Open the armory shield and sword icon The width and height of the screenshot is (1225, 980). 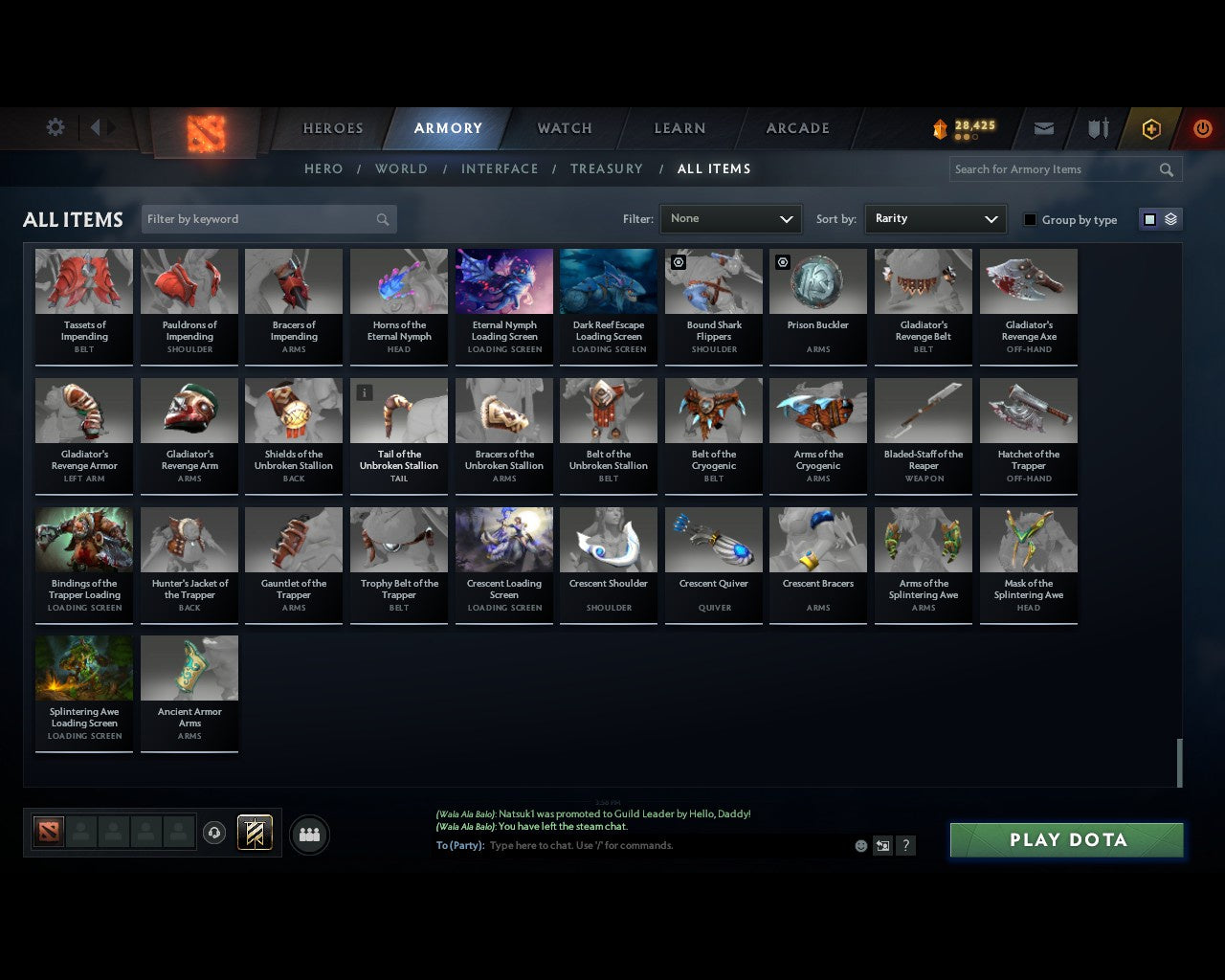point(1097,127)
